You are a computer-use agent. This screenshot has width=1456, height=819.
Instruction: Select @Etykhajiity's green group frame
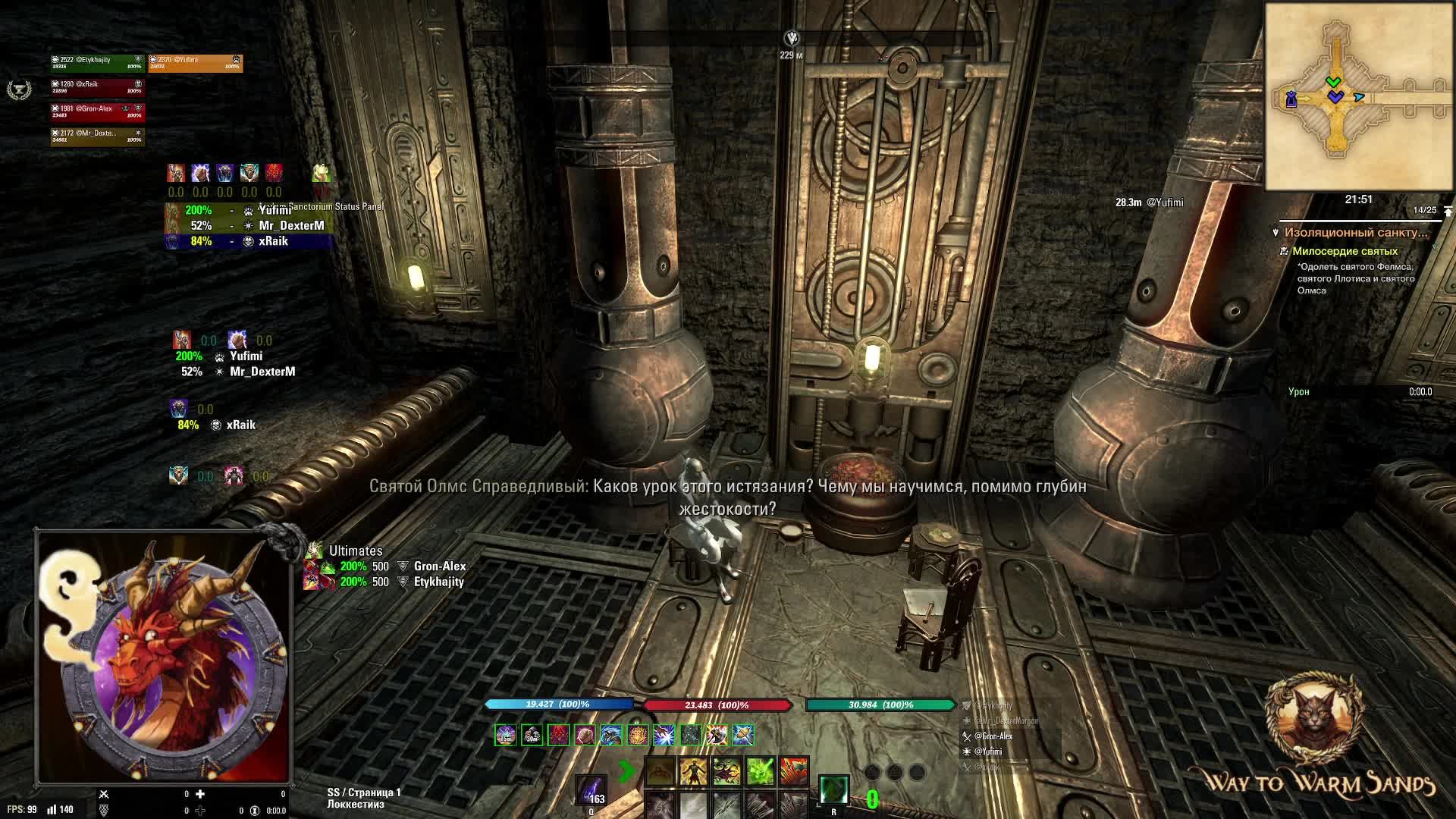(x=96, y=62)
